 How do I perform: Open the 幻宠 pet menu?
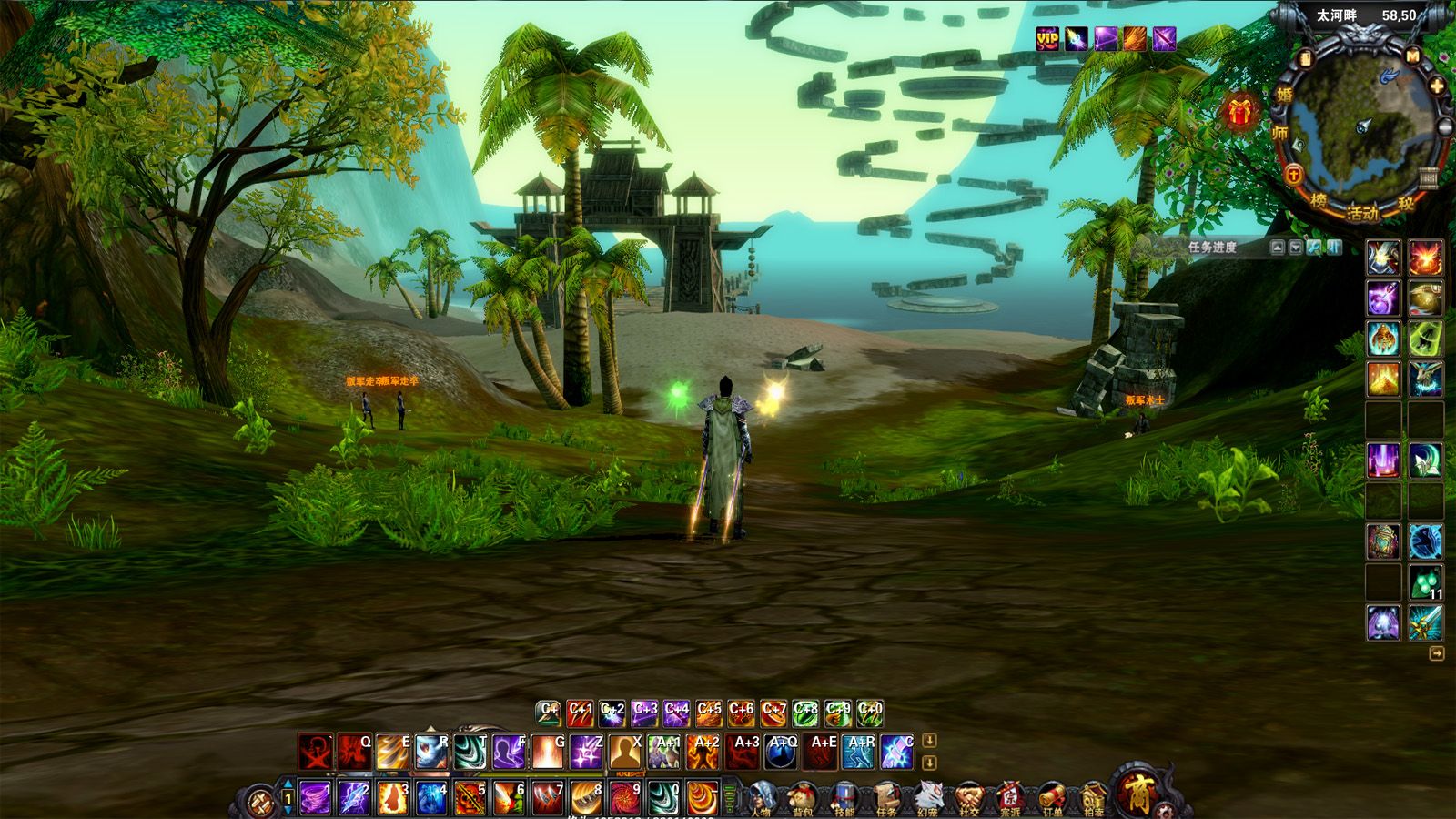point(927,798)
